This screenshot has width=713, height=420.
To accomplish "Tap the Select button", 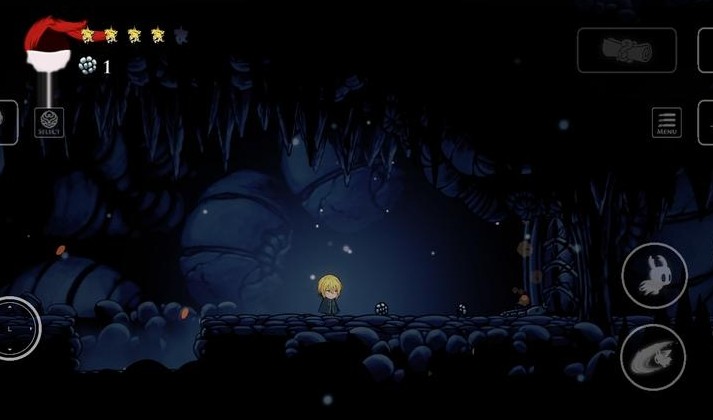I will (x=49, y=122).
